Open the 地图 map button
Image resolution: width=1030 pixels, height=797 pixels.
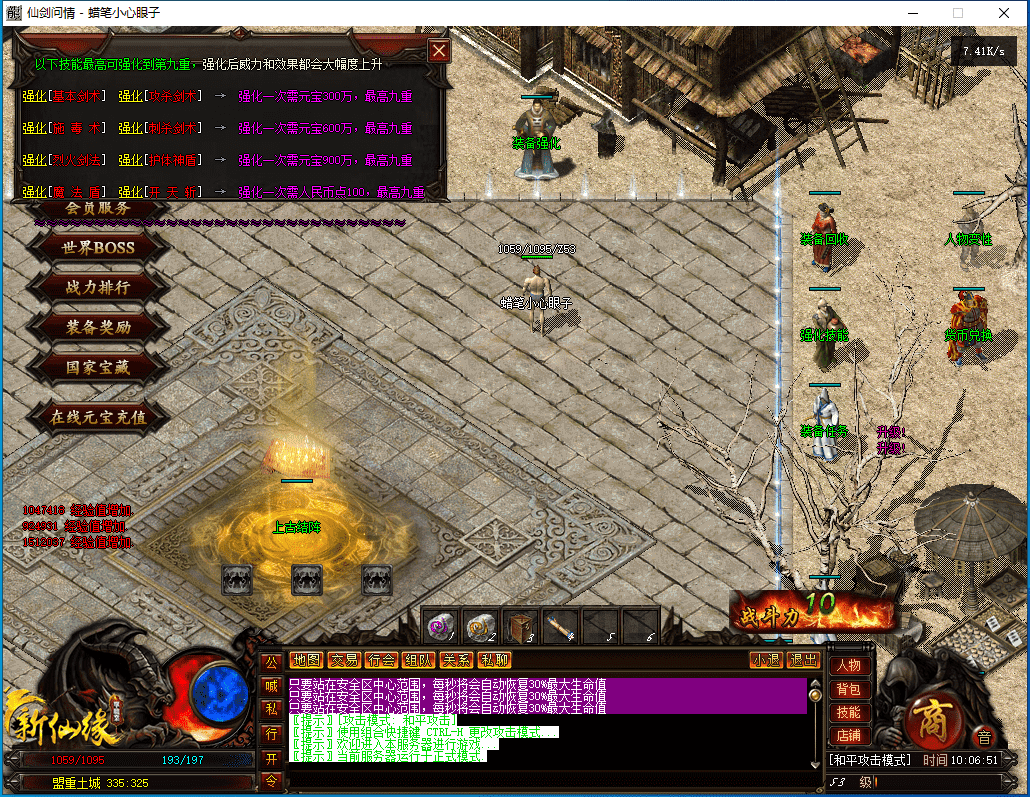point(306,660)
